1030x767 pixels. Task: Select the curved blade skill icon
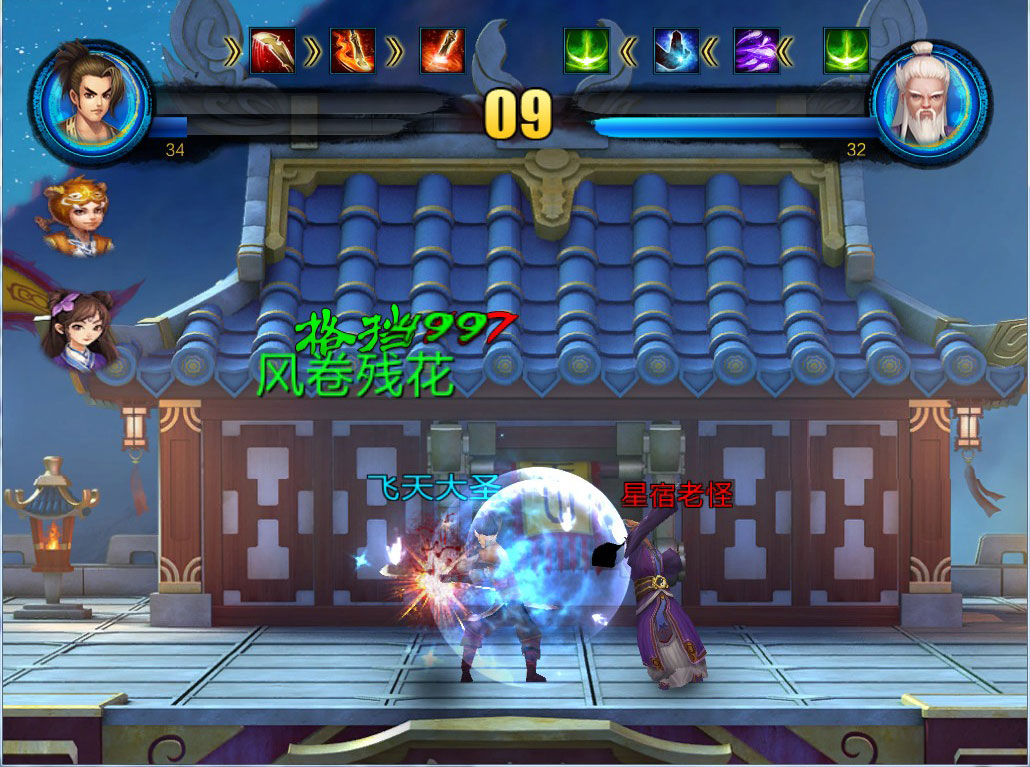click(x=272, y=51)
